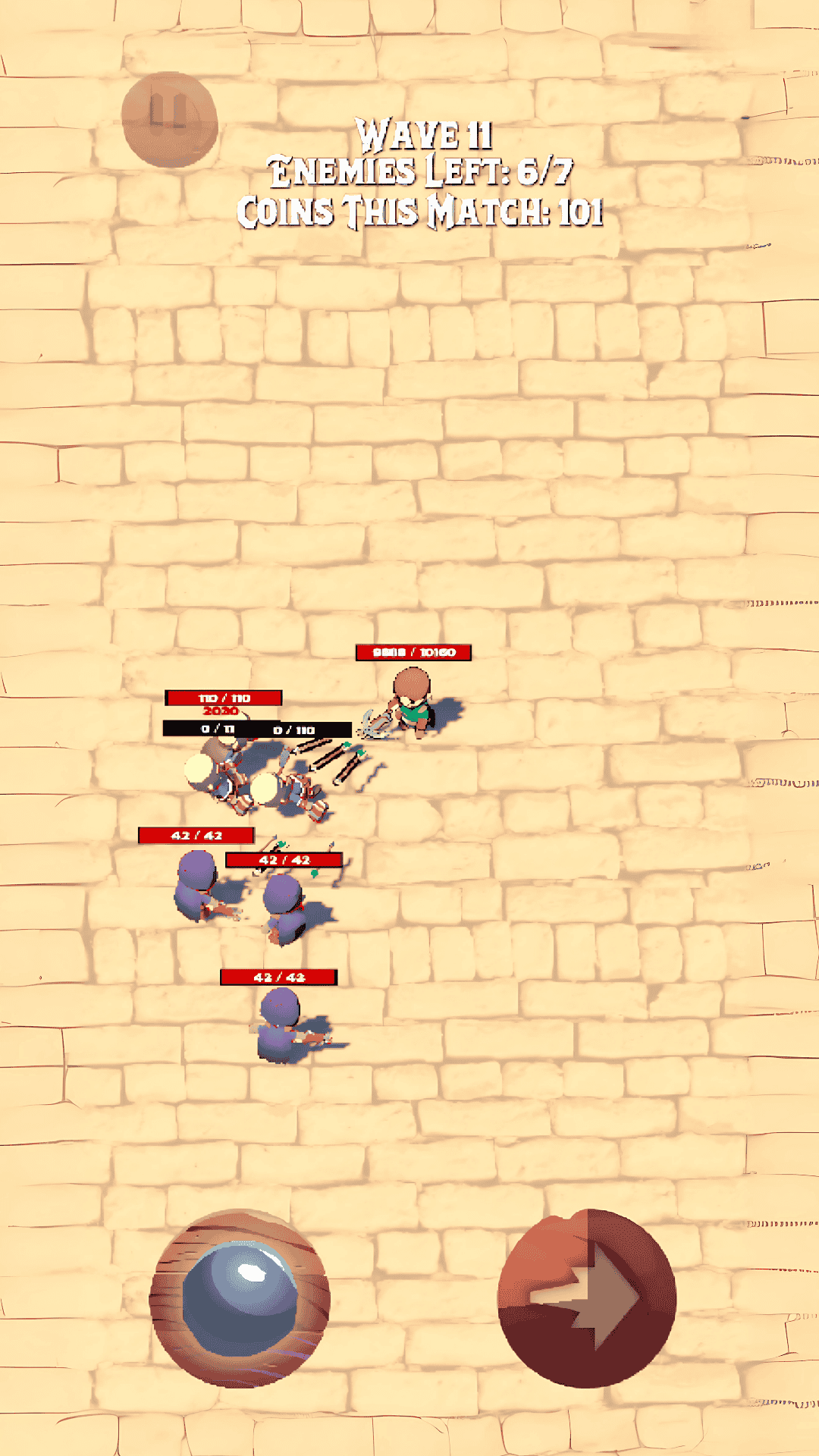The height and width of the screenshot is (1456, 819).
Task: Activate the arrow dash button
Action: click(x=587, y=1298)
